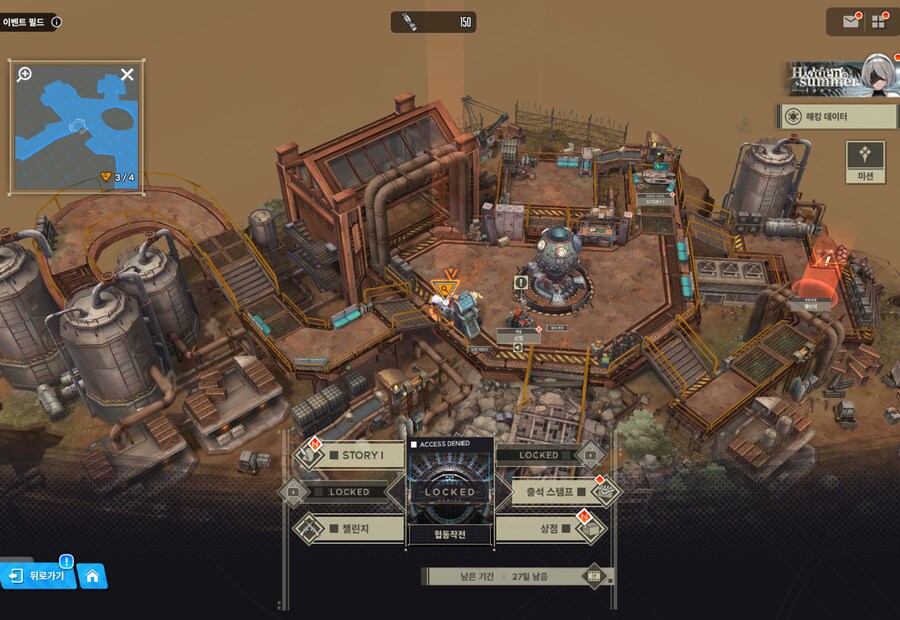Image resolution: width=900 pixels, height=620 pixels.
Task: Go to the home screen via house icon
Action: click(x=92, y=576)
